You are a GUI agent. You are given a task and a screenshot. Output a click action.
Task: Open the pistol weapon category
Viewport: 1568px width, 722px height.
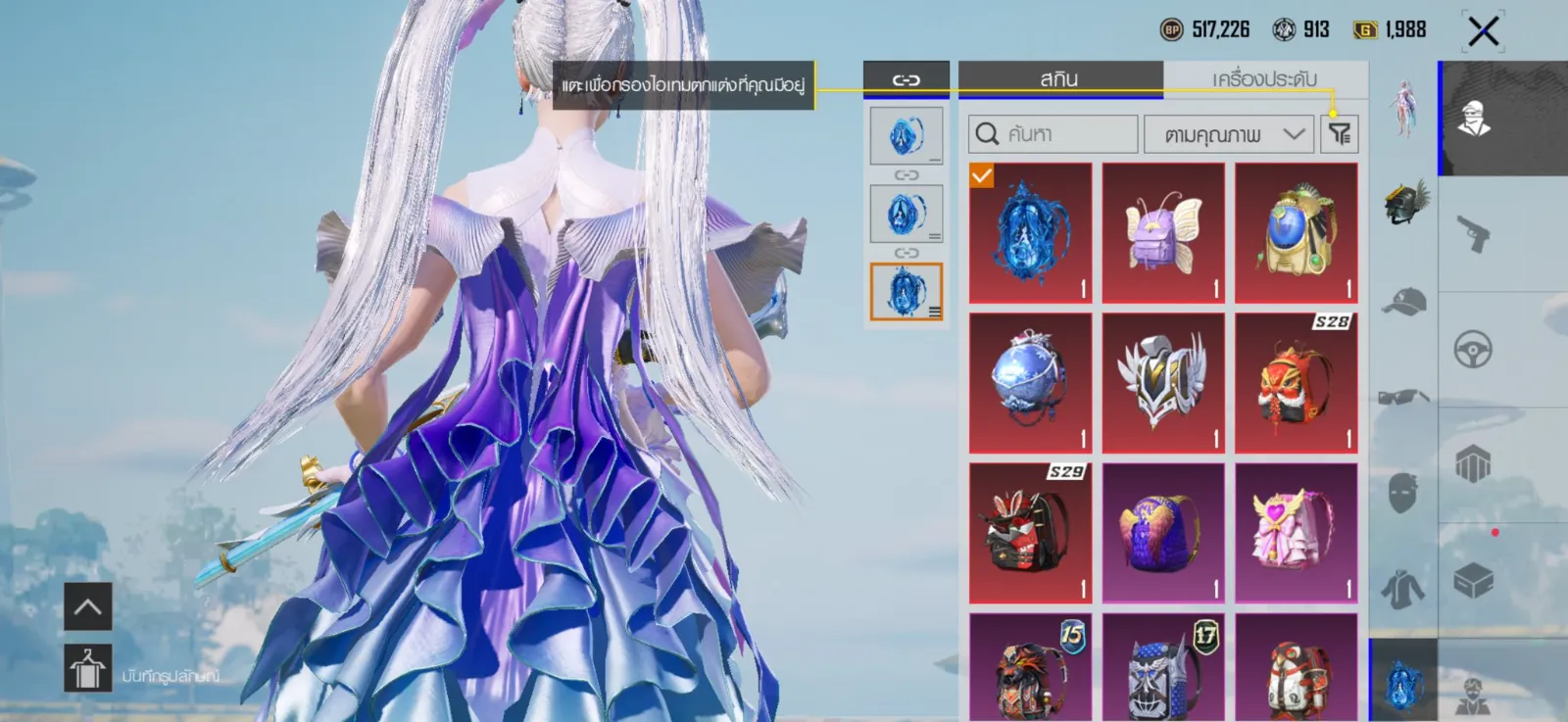pyautogui.click(x=1473, y=233)
